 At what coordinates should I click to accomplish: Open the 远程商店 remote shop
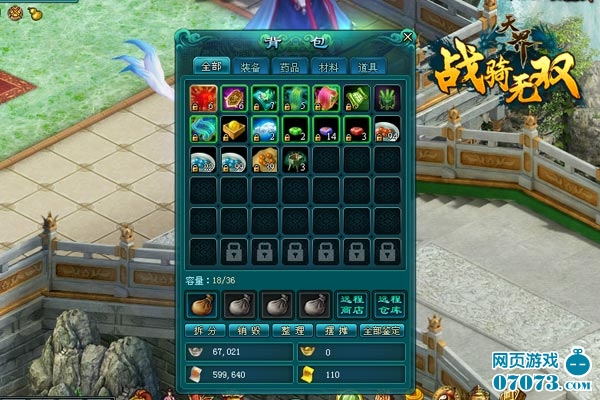tap(351, 304)
